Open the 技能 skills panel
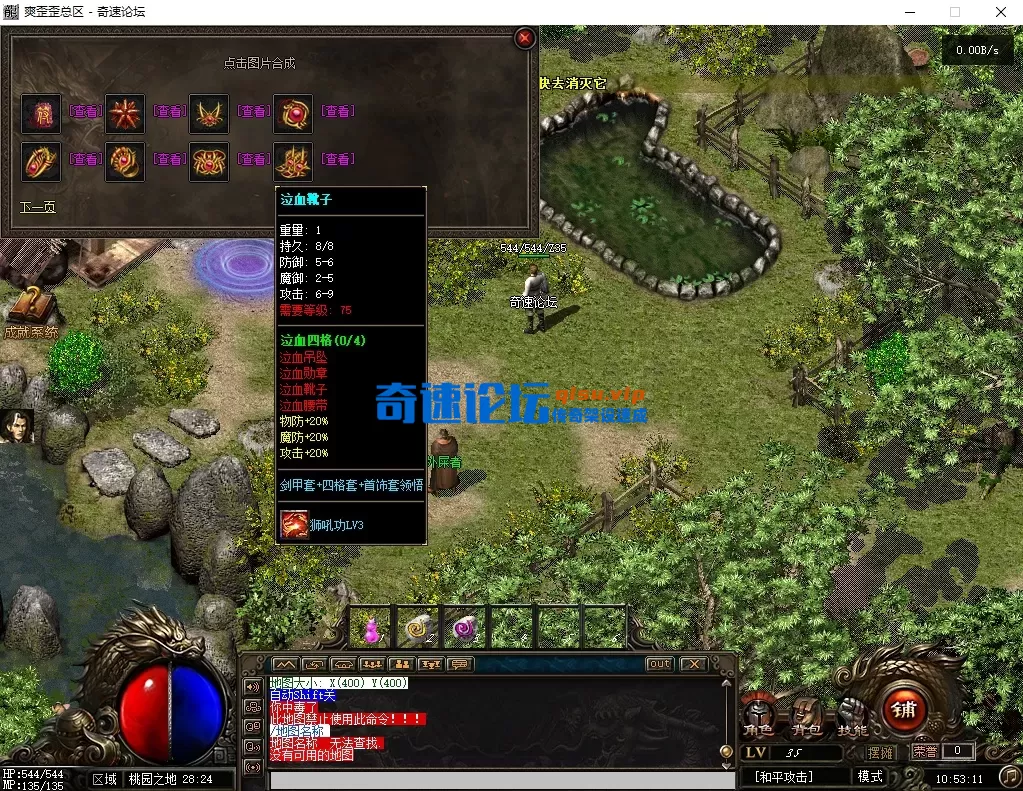Image resolution: width=1023 pixels, height=791 pixels. pyautogui.click(x=851, y=714)
